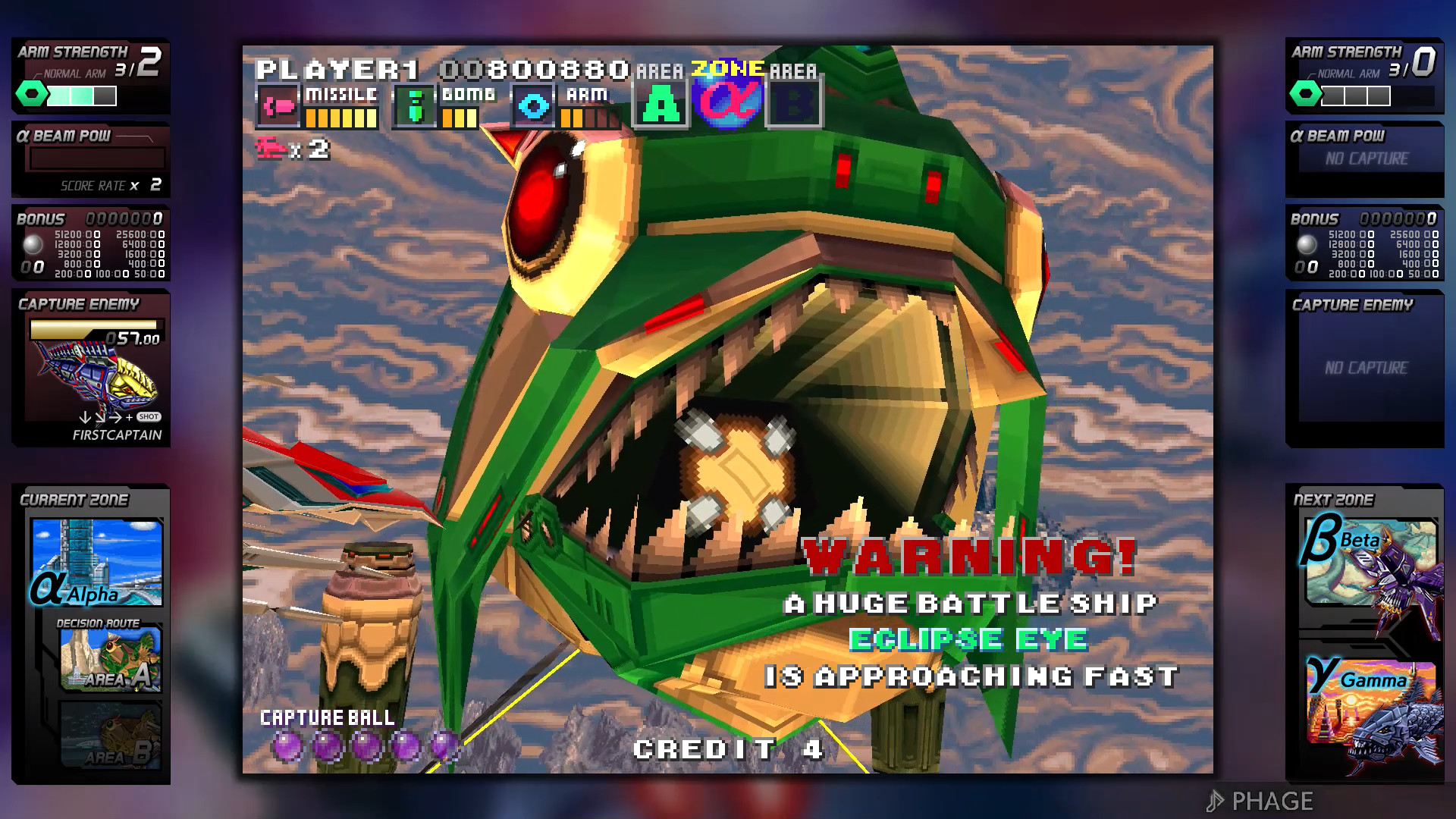Open the Current Zone panel
The image size is (1456, 819).
point(76,500)
